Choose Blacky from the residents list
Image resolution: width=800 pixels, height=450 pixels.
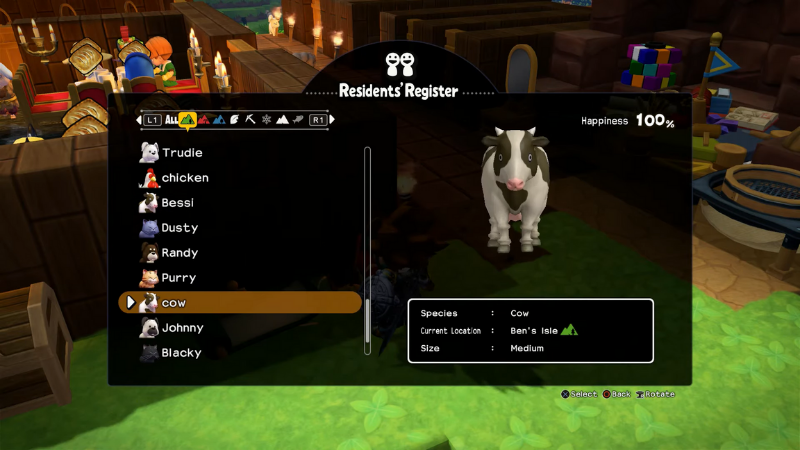coord(181,353)
